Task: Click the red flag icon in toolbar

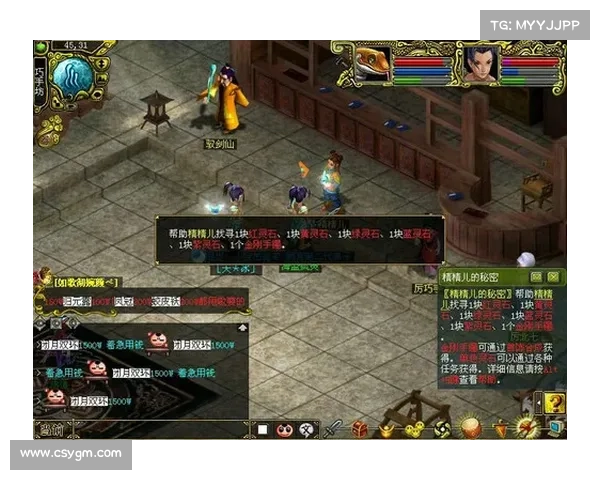Action: point(498,429)
